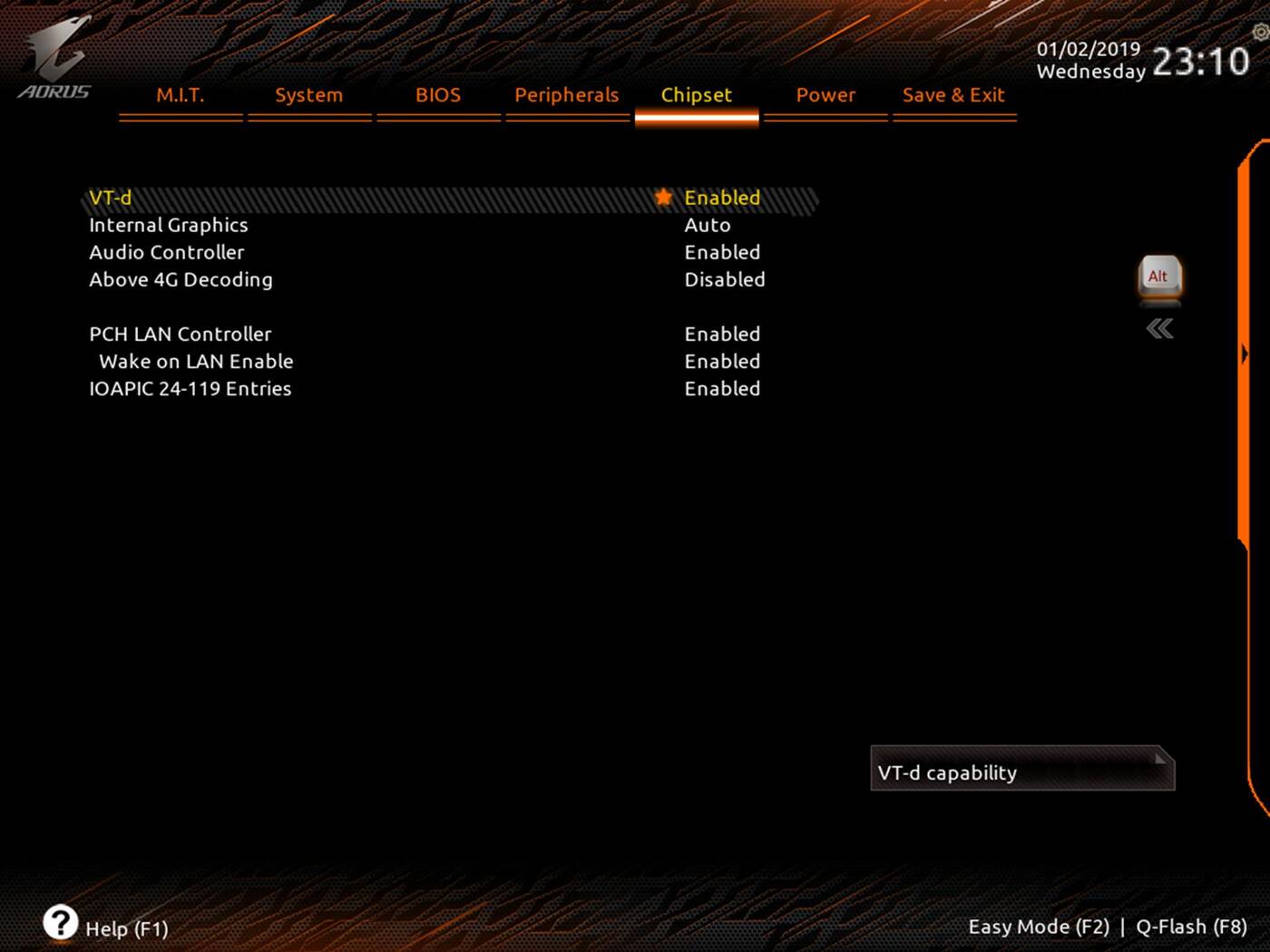The height and width of the screenshot is (952, 1270).
Task: Select the Power tab
Action: pos(825,94)
